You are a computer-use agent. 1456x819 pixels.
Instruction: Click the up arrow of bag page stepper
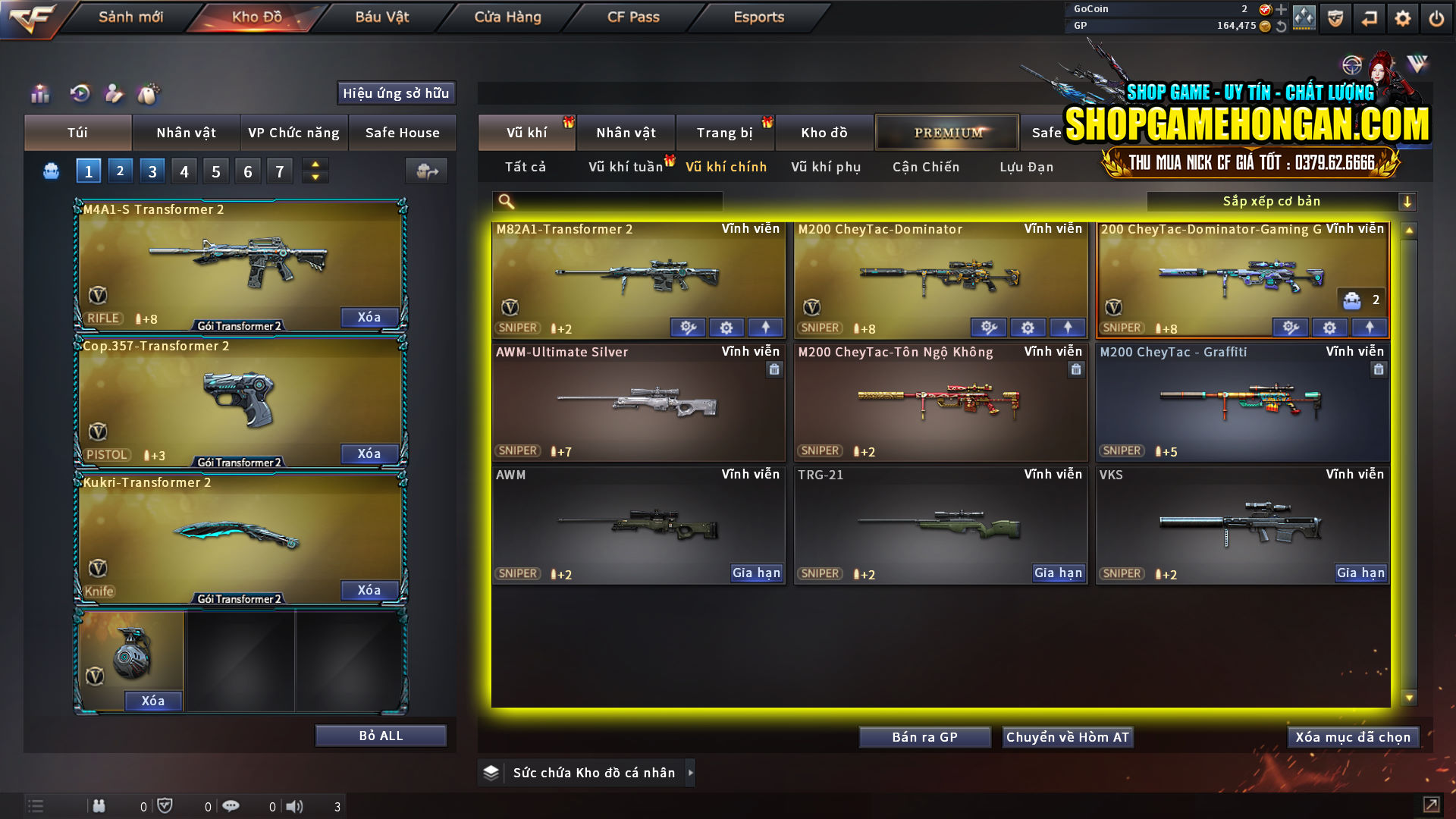pos(314,165)
